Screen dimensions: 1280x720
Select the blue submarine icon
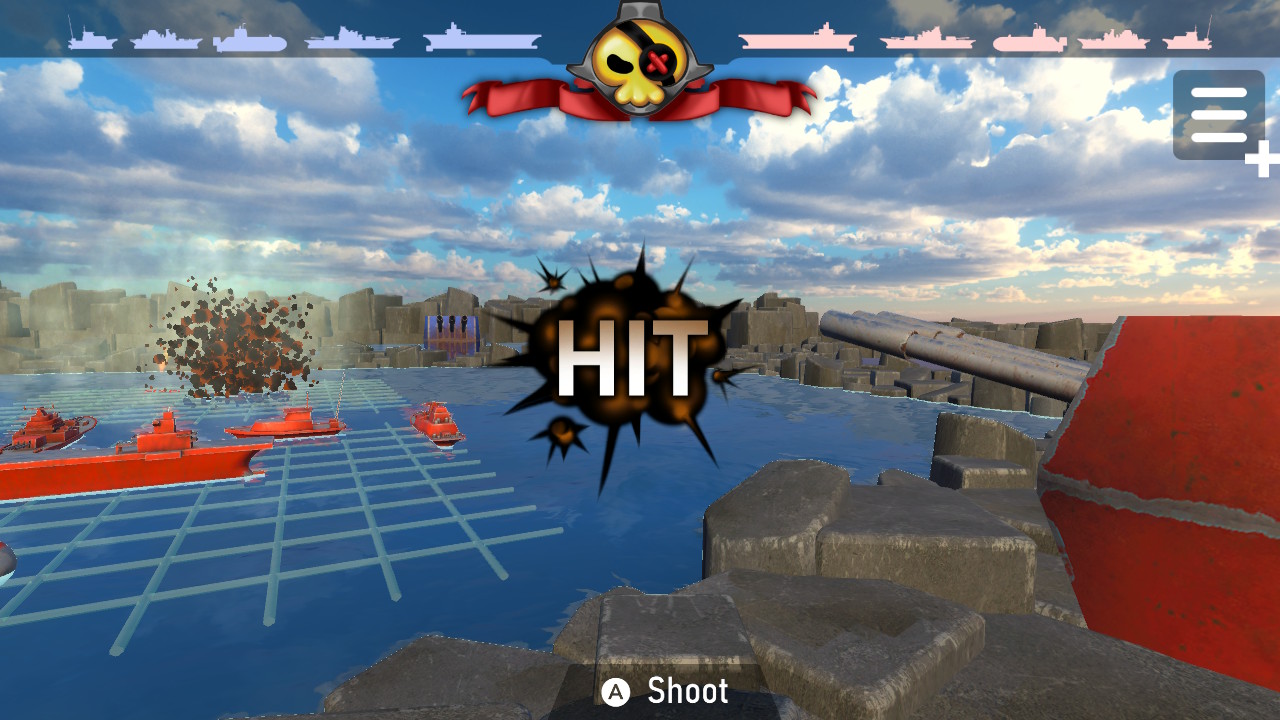tap(250, 42)
